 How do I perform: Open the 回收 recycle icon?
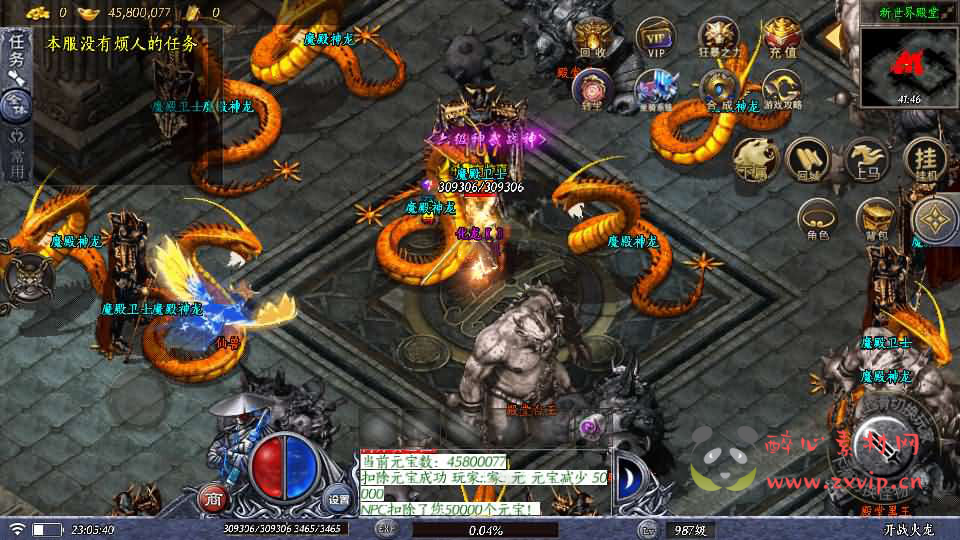click(593, 38)
